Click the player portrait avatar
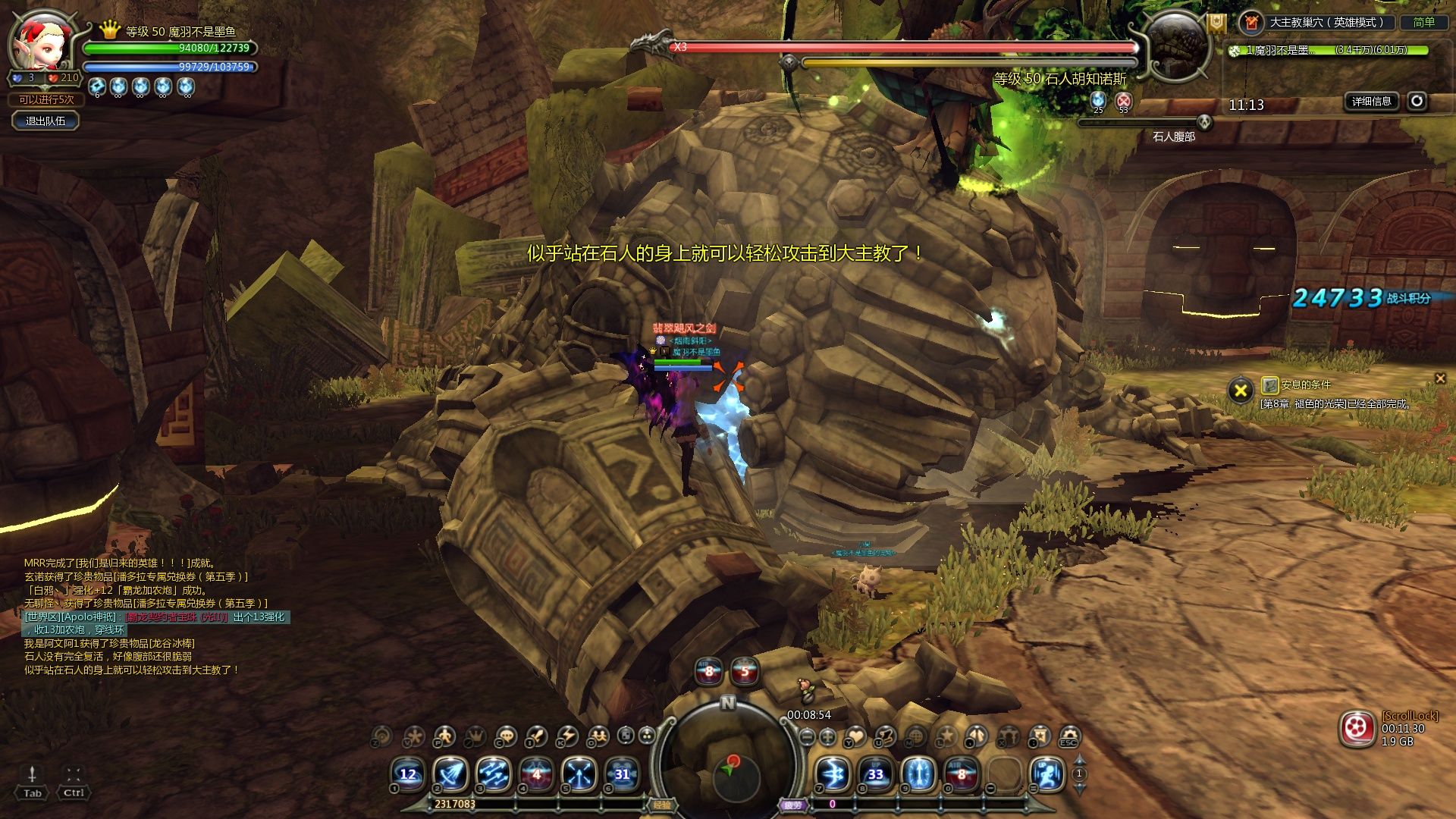 [x=42, y=42]
